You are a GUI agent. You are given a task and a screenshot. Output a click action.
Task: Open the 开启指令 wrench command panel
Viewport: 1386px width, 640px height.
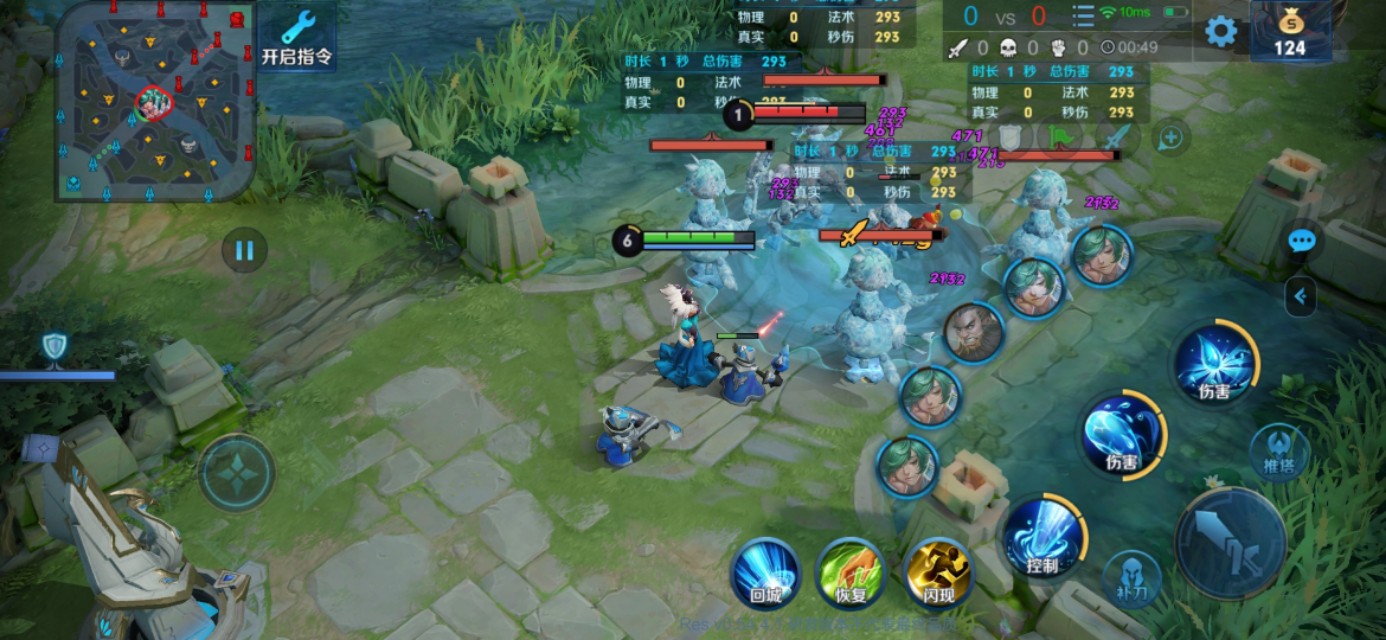pos(297,36)
